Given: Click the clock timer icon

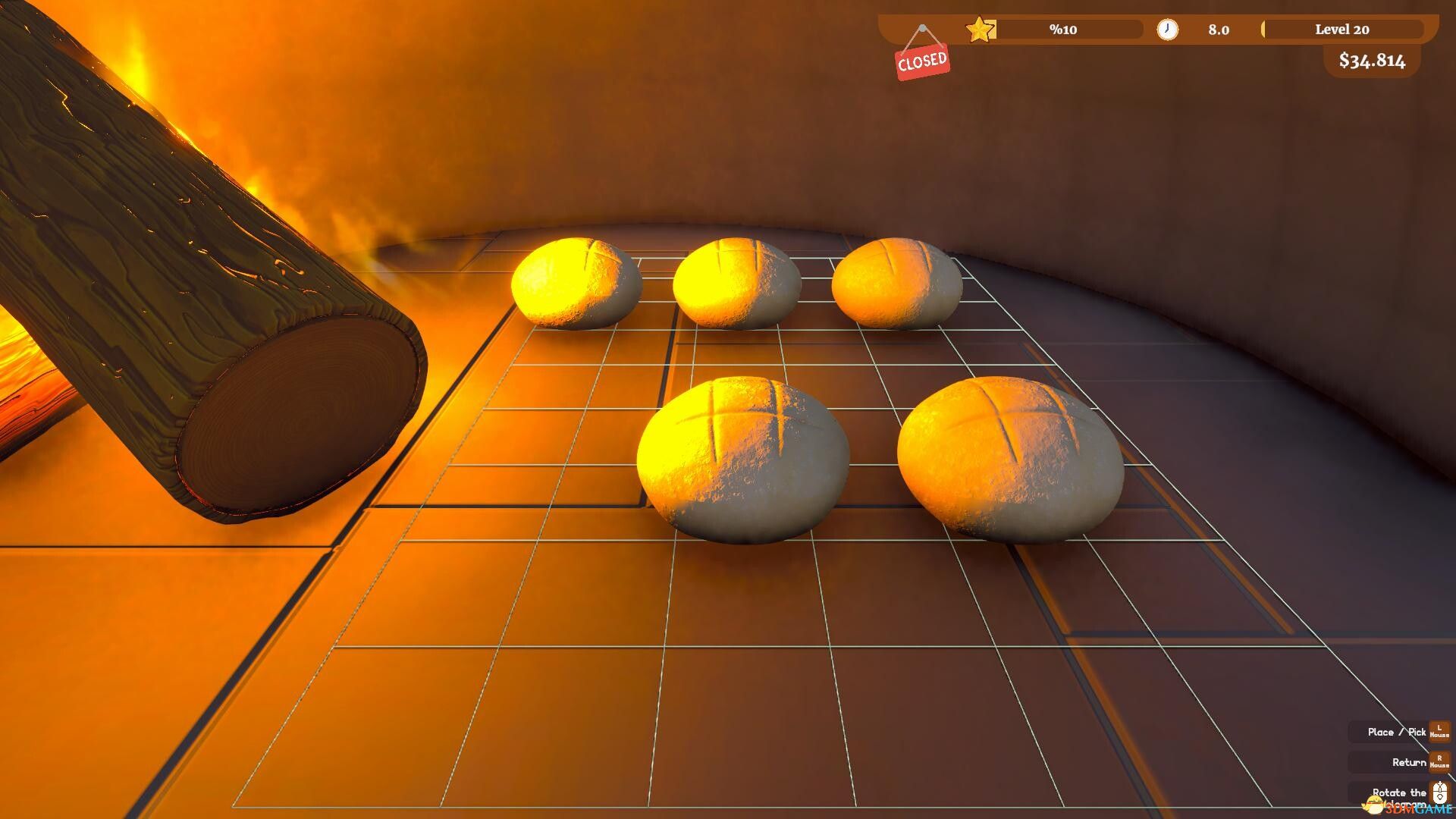Looking at the screenshot, I should coord(1168,29).
